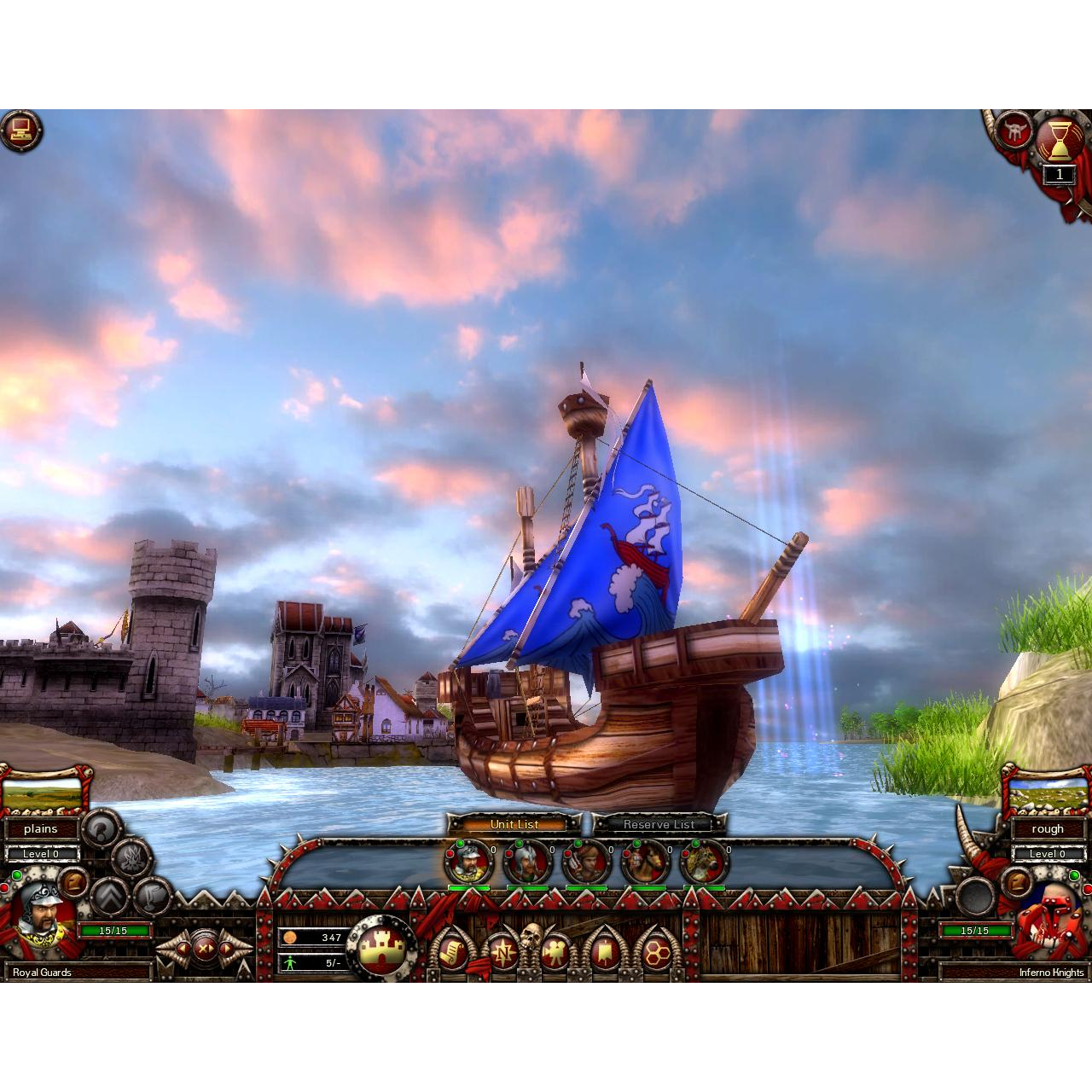Activate the movie camera button

[555, 950]
